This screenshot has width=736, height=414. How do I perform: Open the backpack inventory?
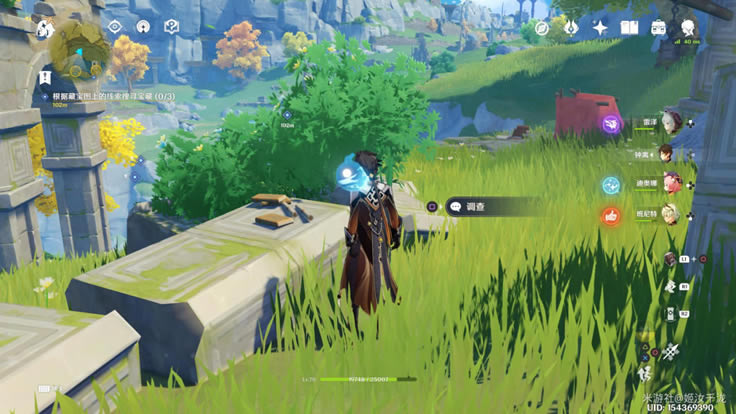(x=659, y=28)
